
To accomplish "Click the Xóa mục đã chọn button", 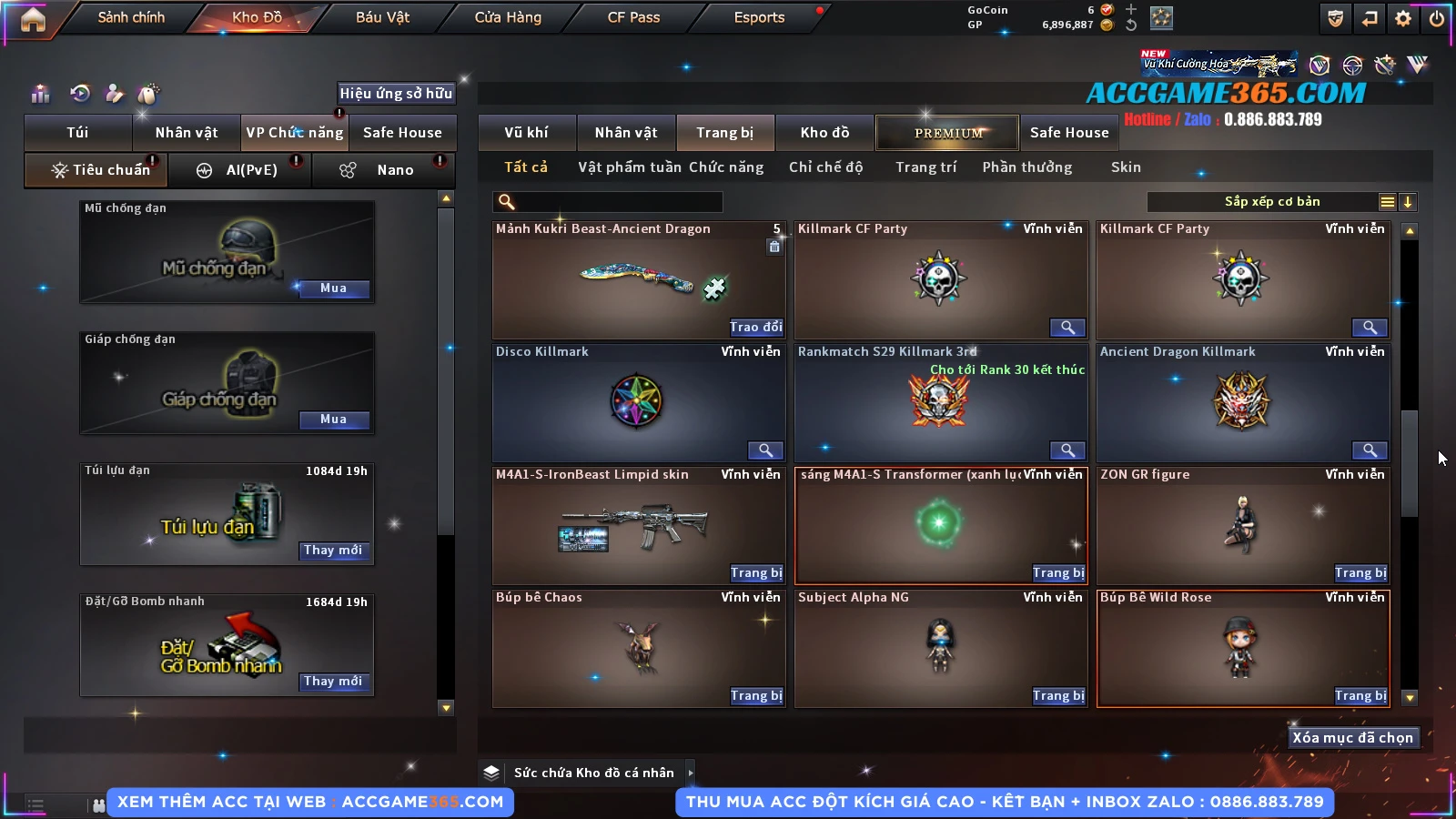I will [x=1352, y=738].
